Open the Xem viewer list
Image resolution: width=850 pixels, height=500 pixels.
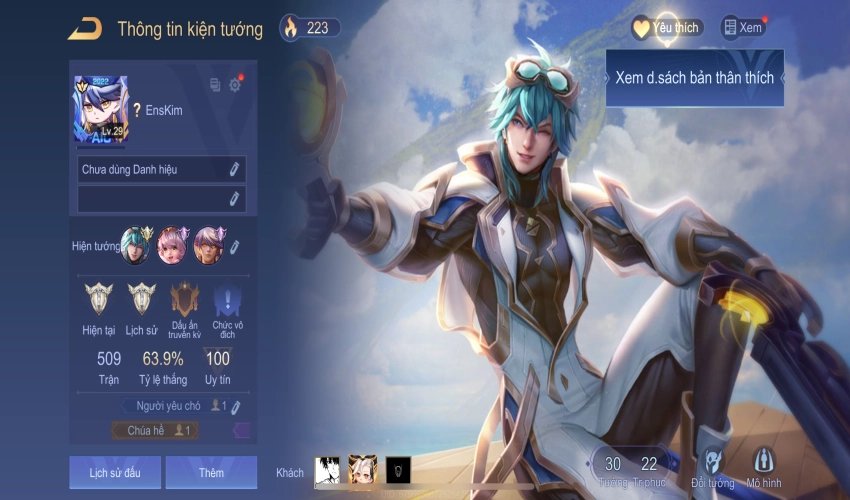(743, 28)
